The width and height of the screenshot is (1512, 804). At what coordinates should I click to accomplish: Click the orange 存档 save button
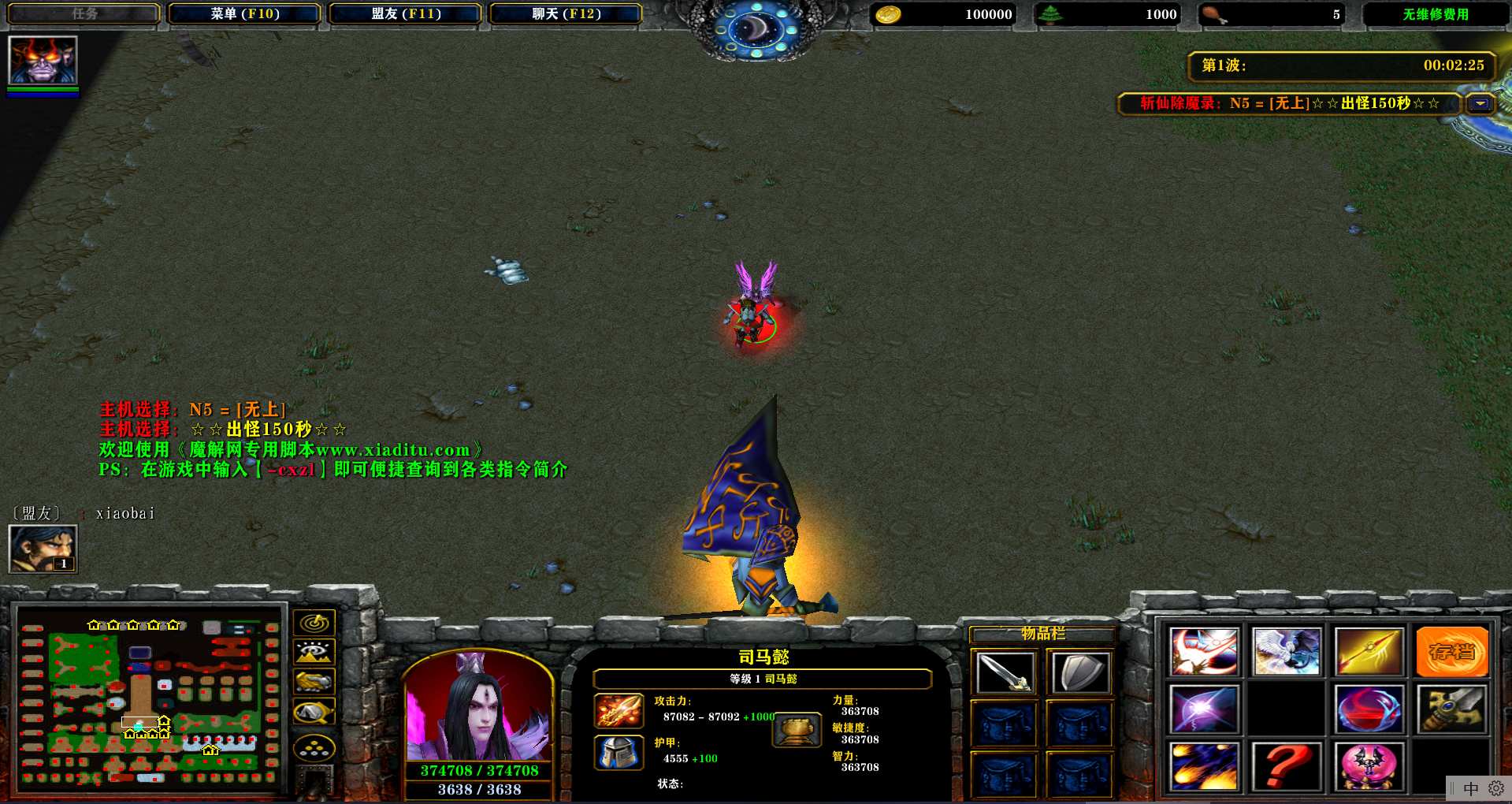coord(1452,652)
